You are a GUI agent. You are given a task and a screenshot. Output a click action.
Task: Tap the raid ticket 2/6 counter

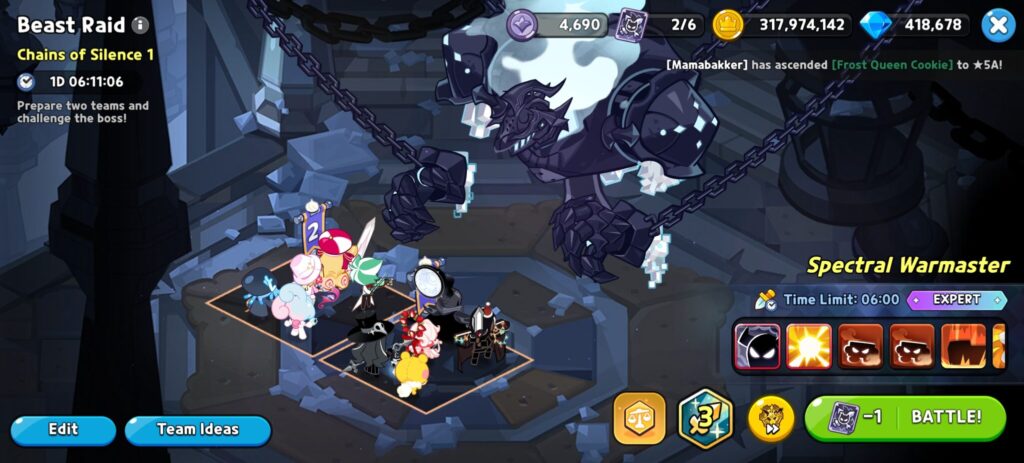coord(658,25)
